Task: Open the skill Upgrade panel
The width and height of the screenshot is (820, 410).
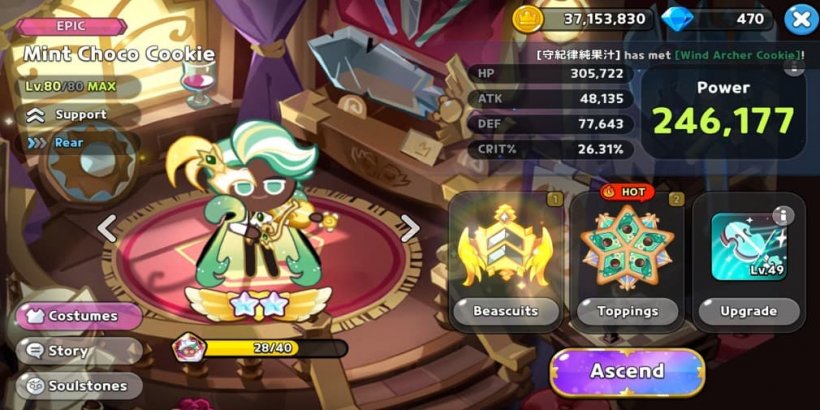Action: (x=748, y=260)
